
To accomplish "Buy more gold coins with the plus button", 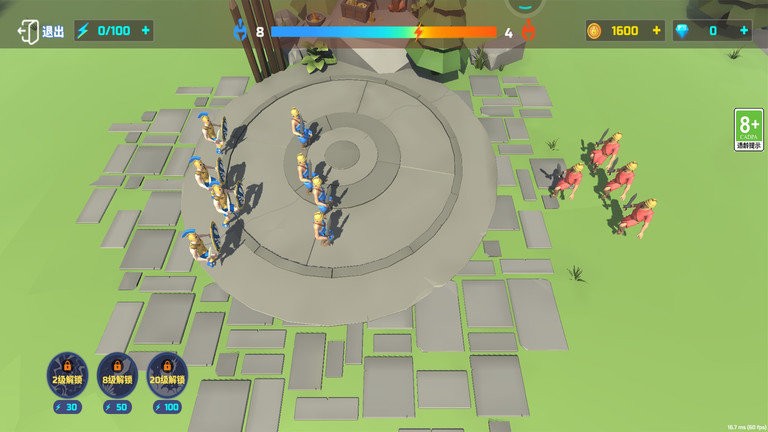I will pos(657,31).
